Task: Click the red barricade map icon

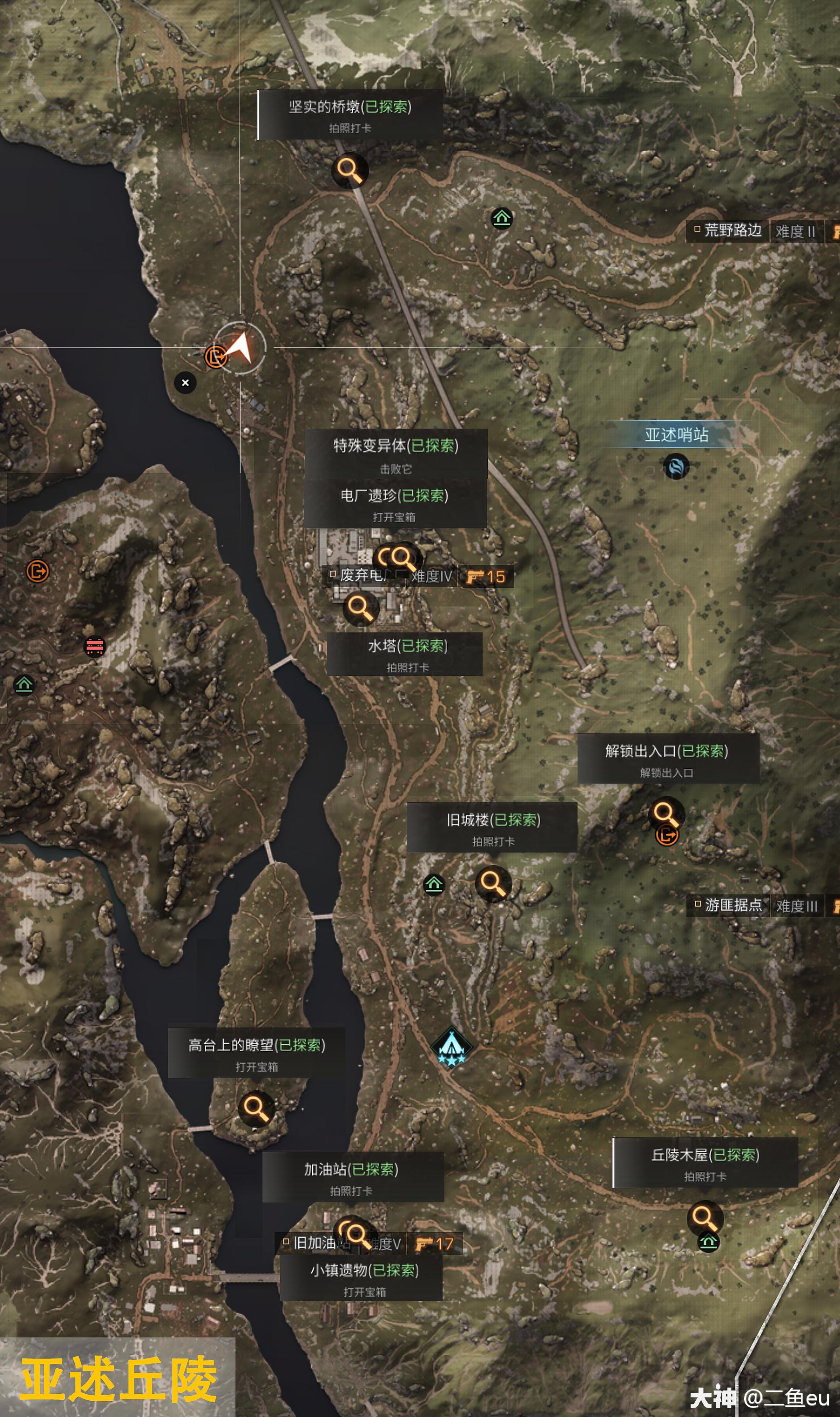Action: tap(94, 646)
